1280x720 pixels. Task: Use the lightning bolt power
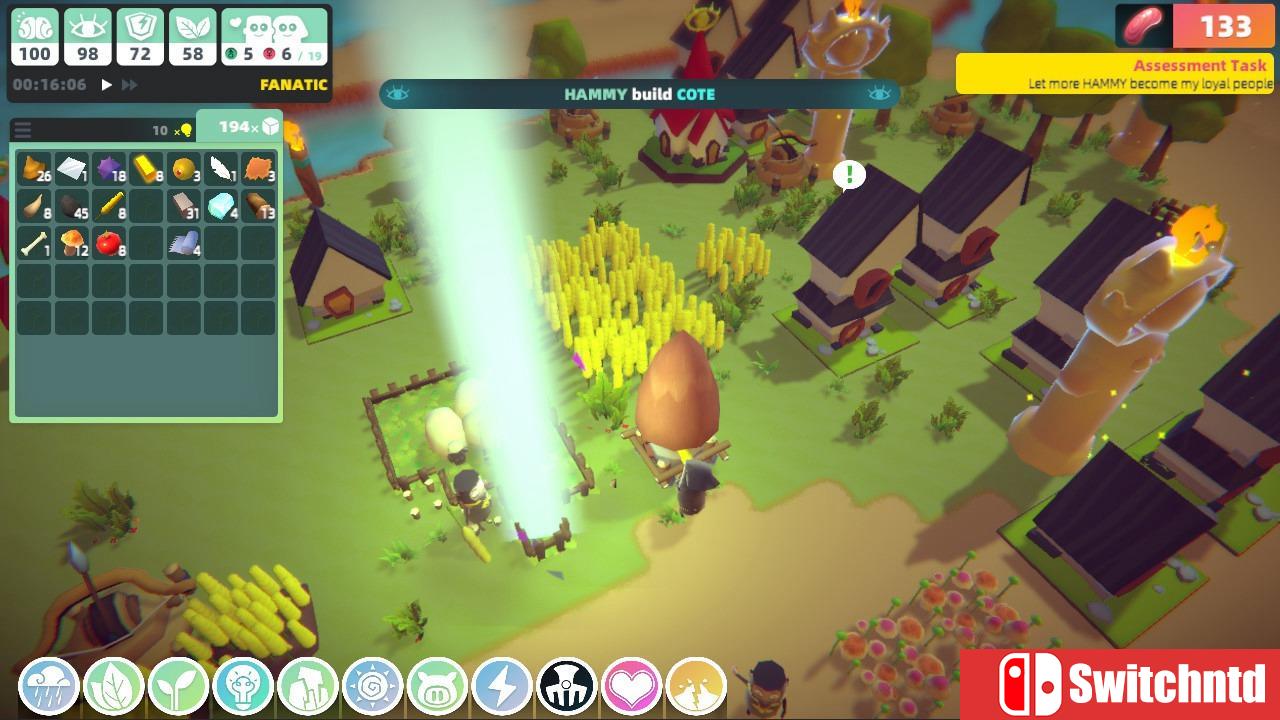[502, 687]
